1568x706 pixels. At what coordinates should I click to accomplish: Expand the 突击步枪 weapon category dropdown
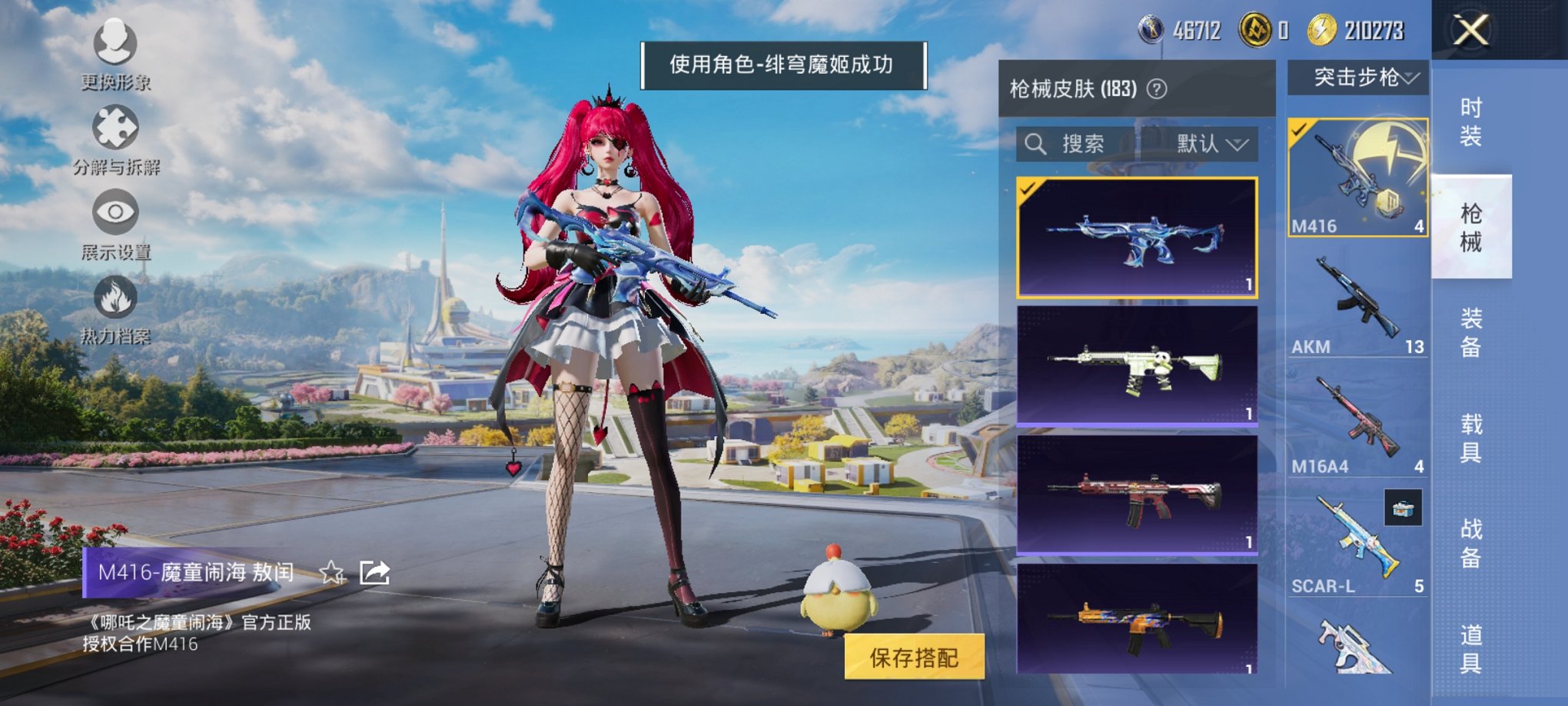click(x=1358, y=78)
